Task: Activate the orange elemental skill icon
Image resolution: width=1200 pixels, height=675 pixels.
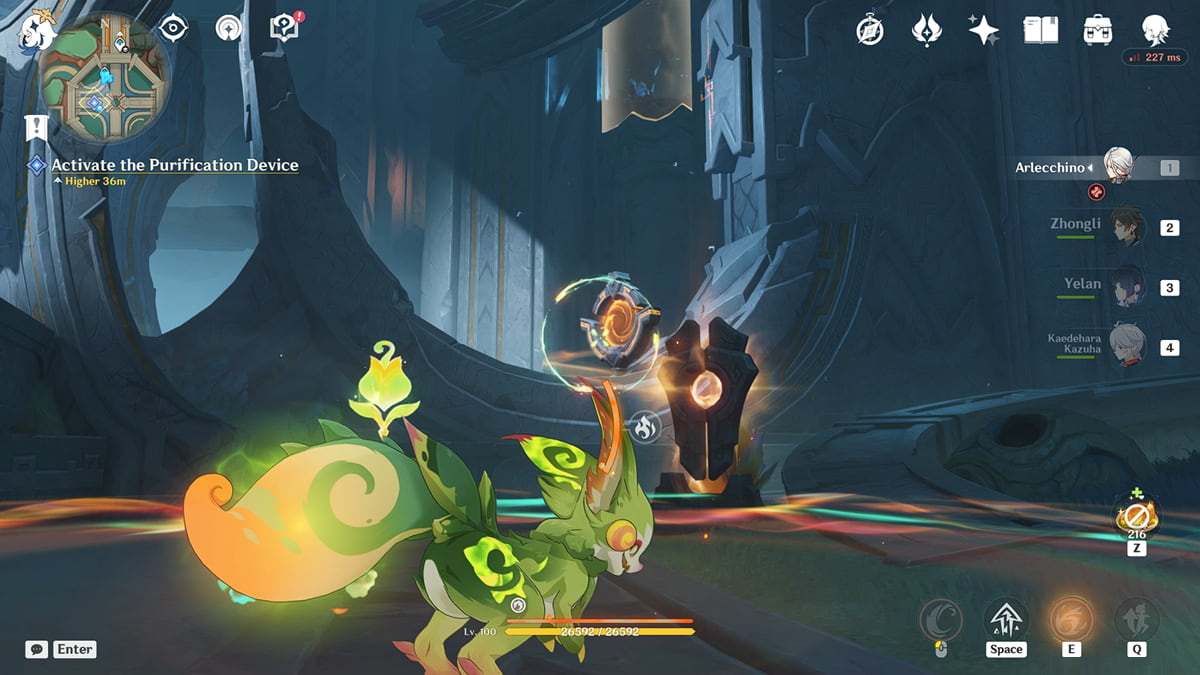Action: click(1071, 620)
